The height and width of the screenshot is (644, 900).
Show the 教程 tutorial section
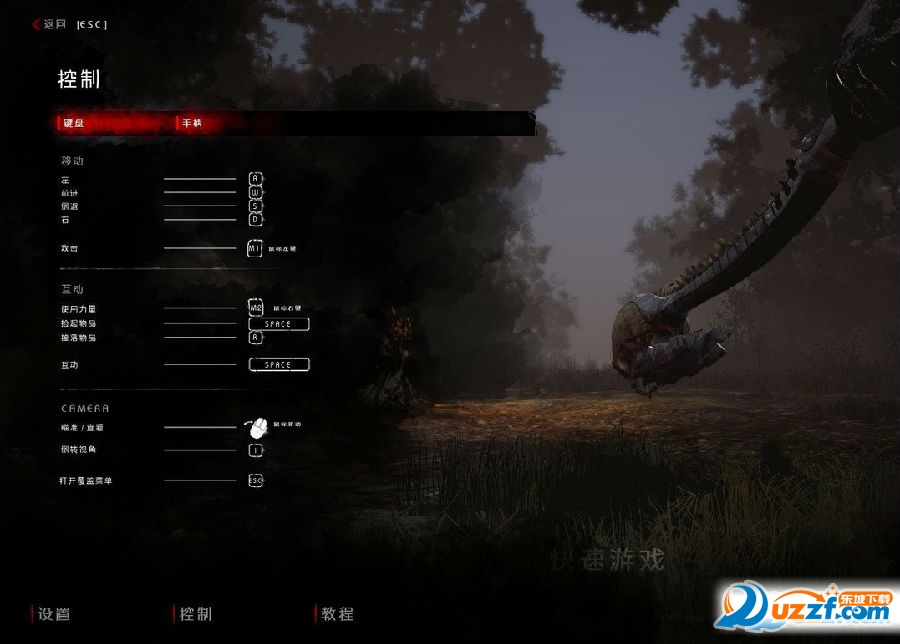point(337,613)
